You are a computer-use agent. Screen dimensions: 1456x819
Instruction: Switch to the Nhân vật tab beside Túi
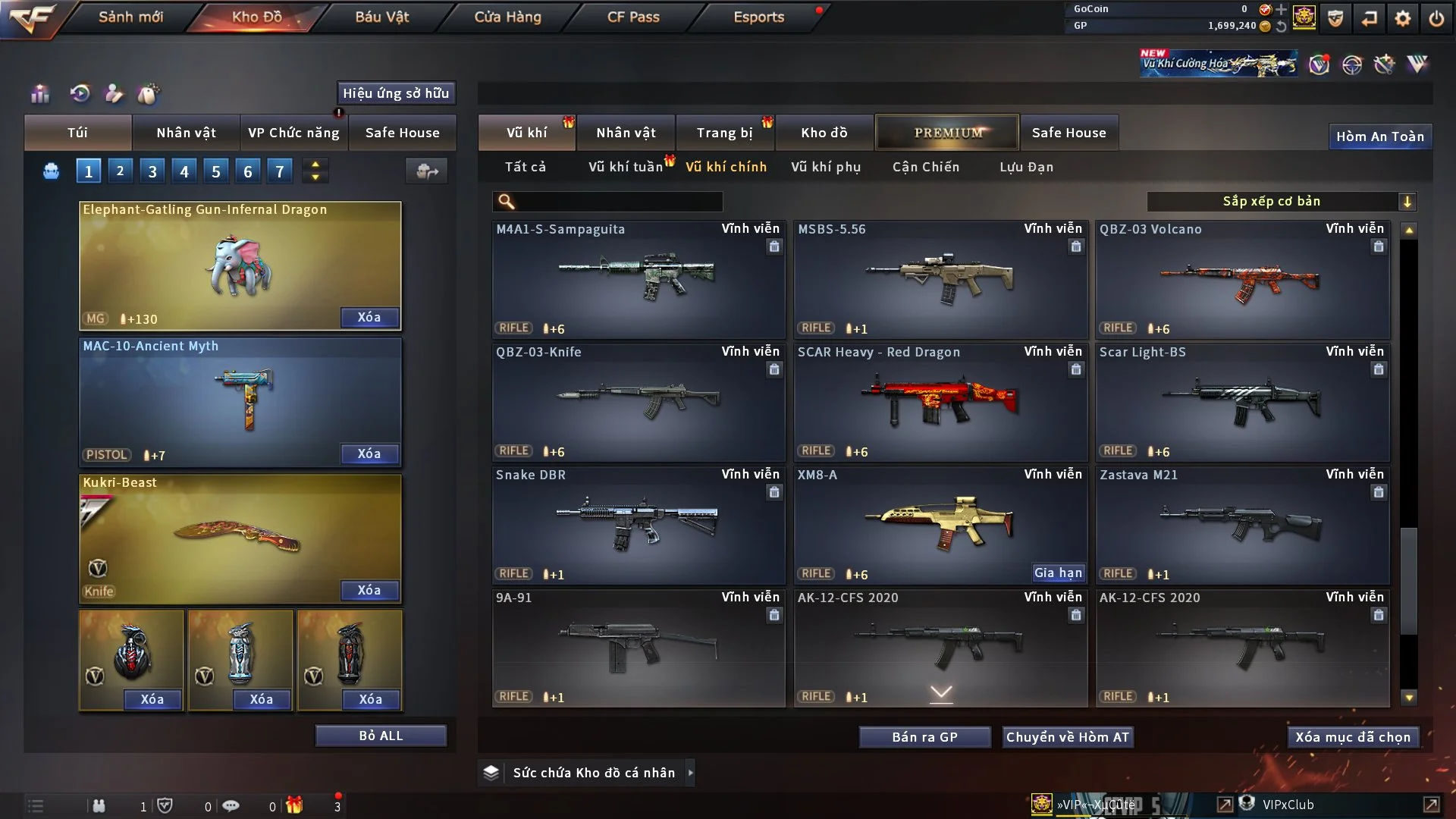pos(186,133)
